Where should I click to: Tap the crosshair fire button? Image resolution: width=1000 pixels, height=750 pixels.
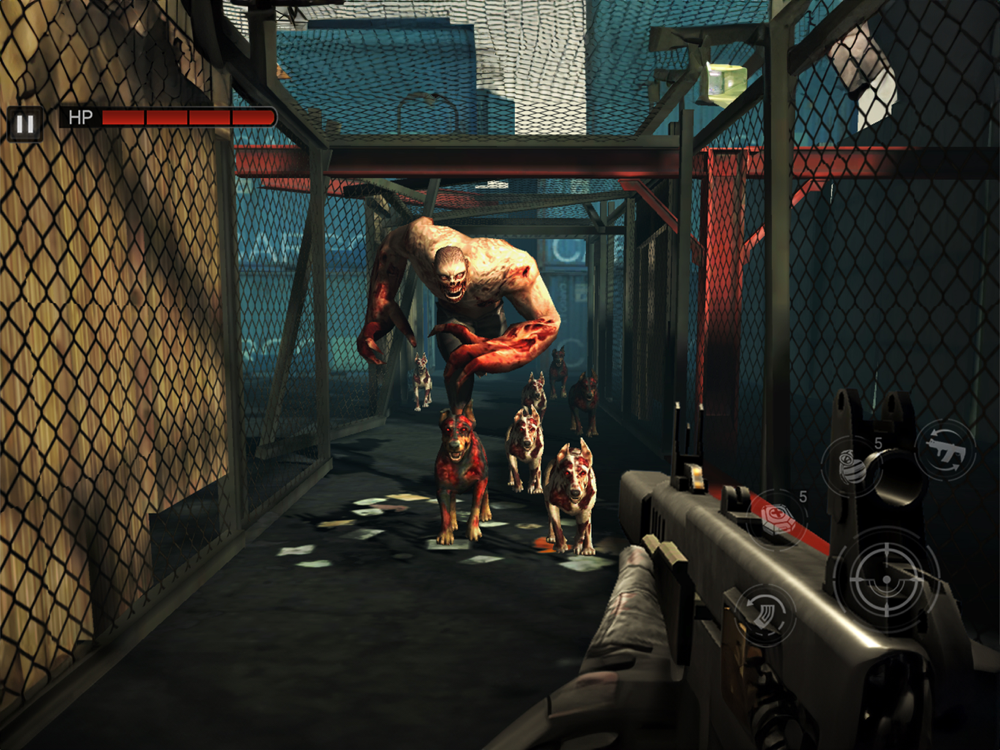(x=886, y=579)
